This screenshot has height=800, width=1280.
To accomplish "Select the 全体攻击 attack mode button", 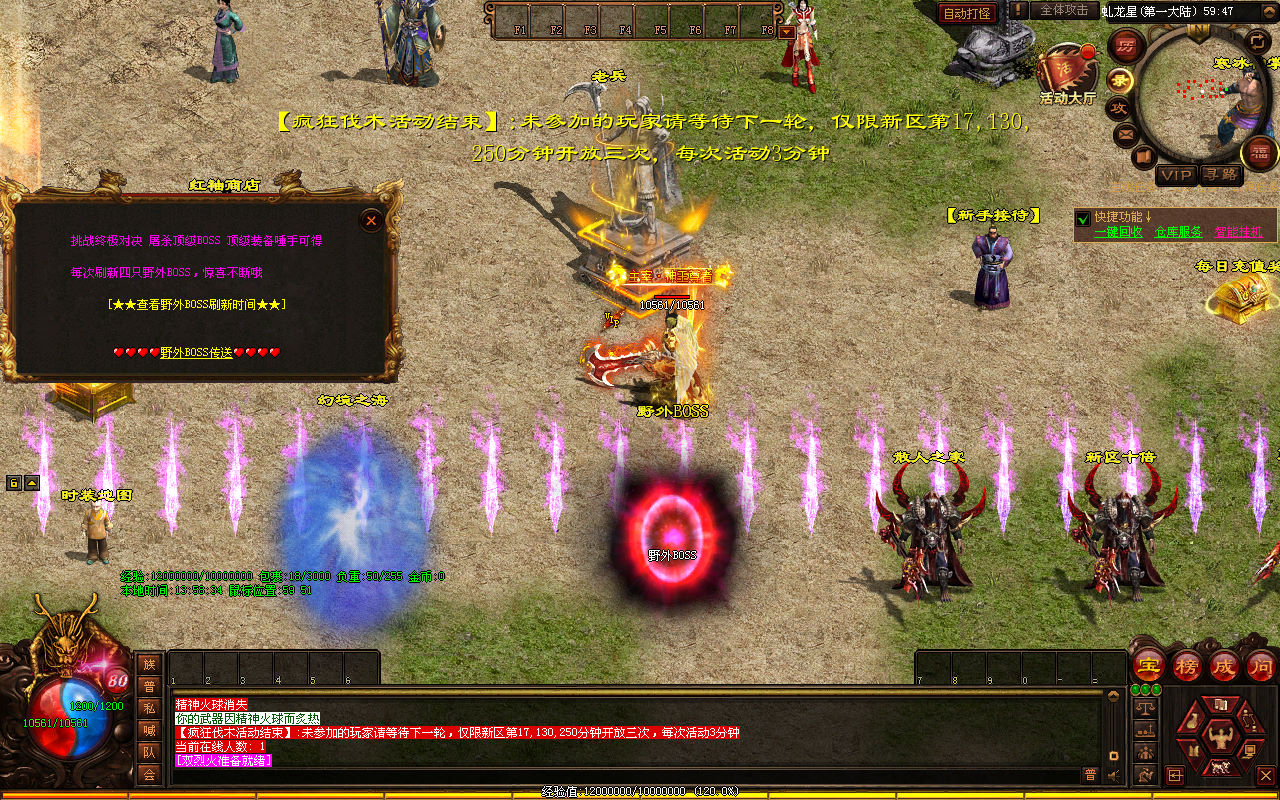I will (x=1064, y=10).
